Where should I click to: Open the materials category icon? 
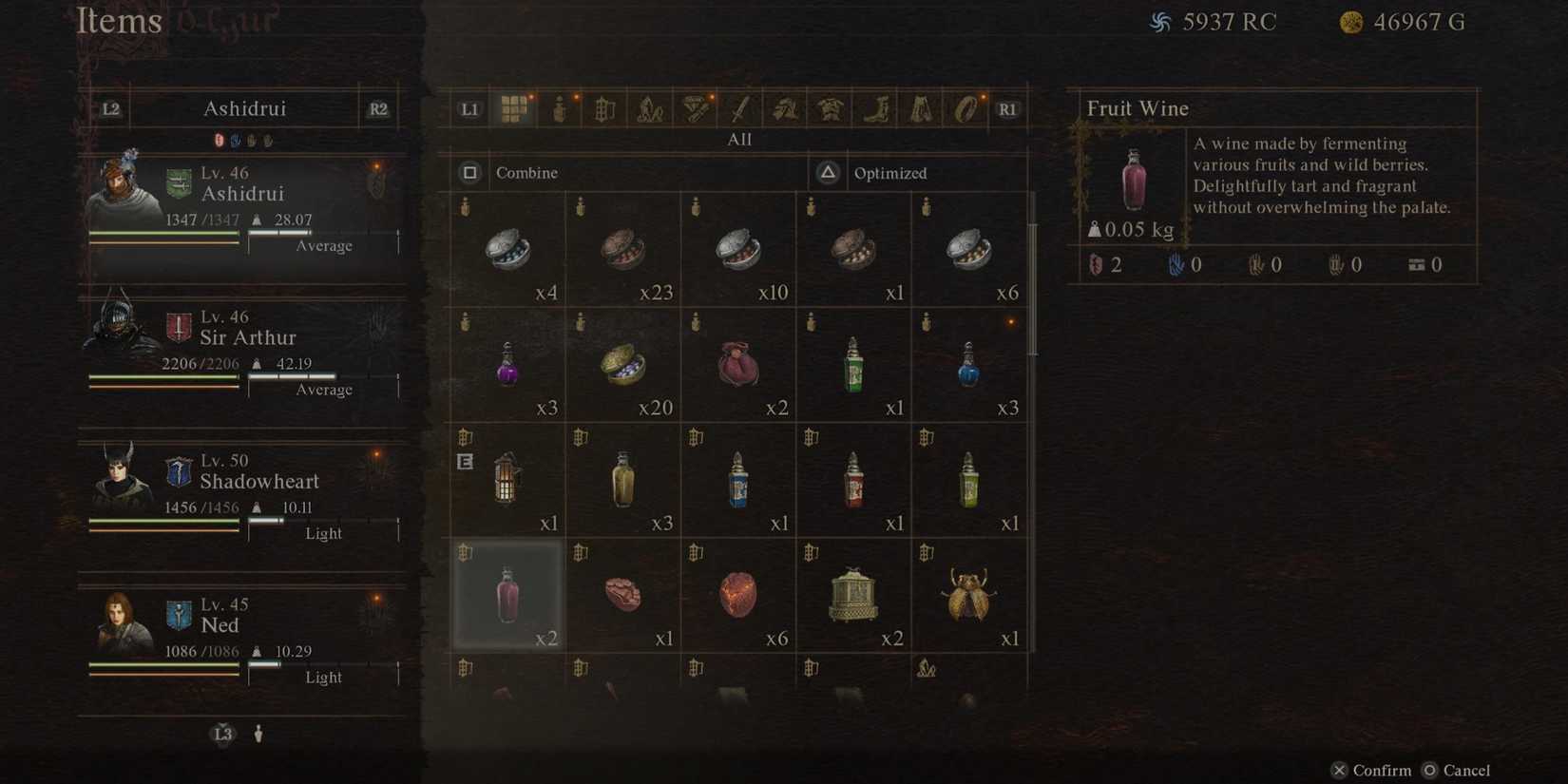point(603,108)
